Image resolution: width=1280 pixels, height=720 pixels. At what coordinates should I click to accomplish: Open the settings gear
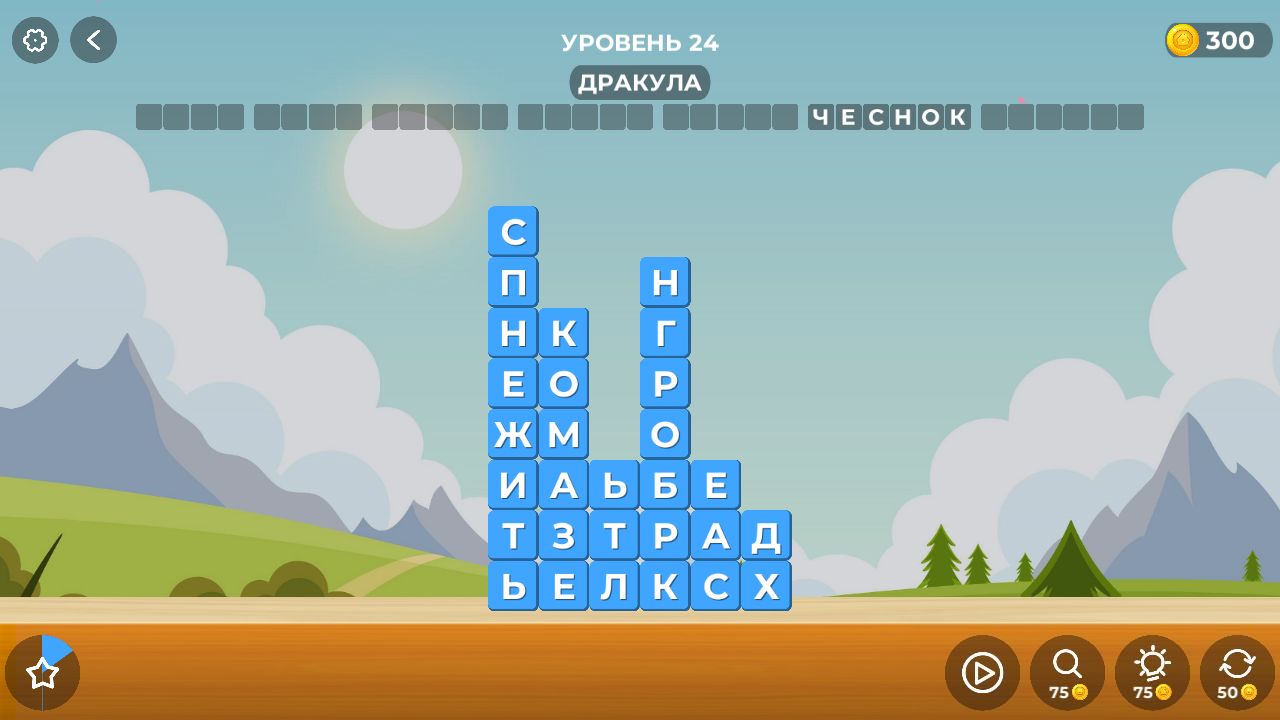(x=35, y=40)
